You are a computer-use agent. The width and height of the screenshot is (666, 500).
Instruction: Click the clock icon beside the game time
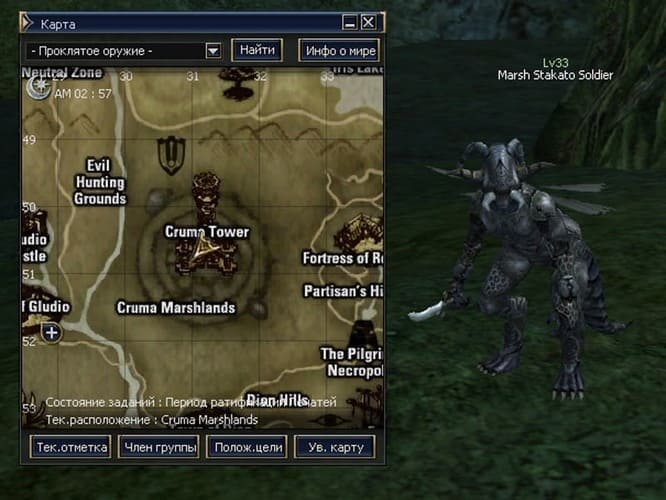[38, 88]
